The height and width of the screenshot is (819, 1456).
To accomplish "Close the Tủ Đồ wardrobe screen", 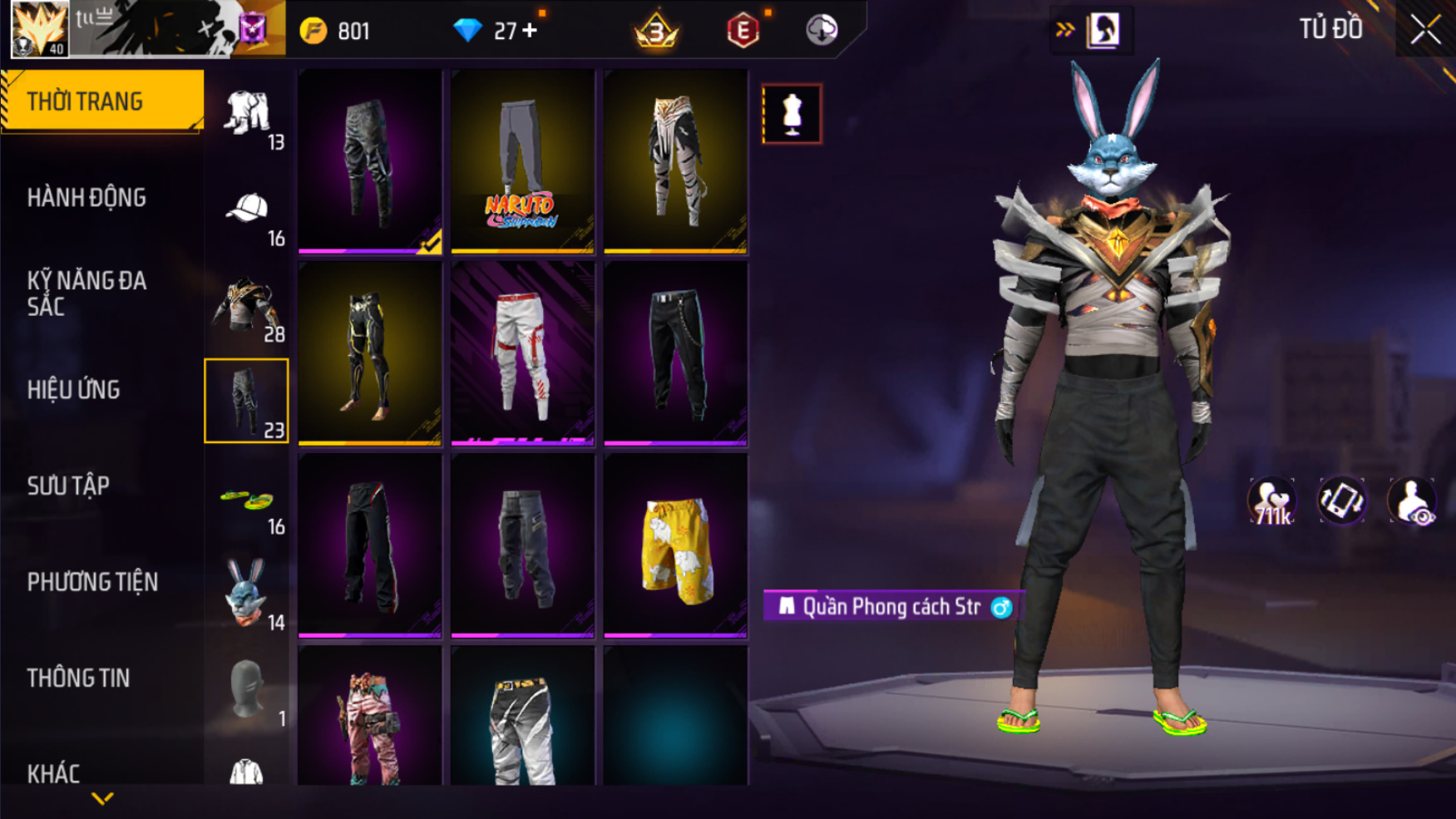I will tap(1425, 30).
